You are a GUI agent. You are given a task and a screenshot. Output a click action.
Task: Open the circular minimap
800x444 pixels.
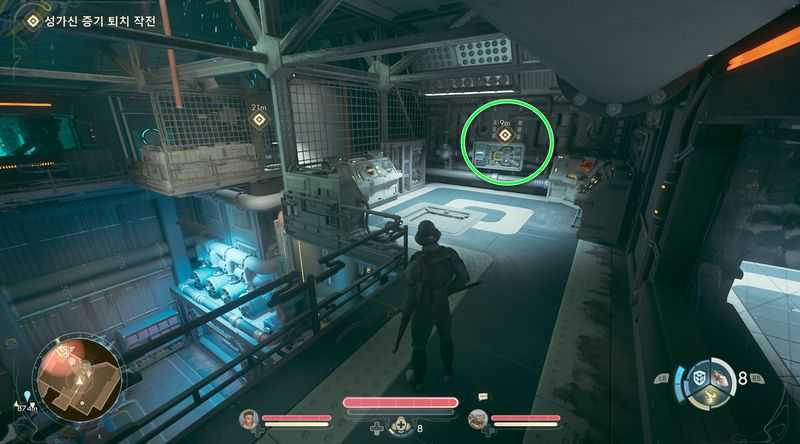(x=76, y=376)
